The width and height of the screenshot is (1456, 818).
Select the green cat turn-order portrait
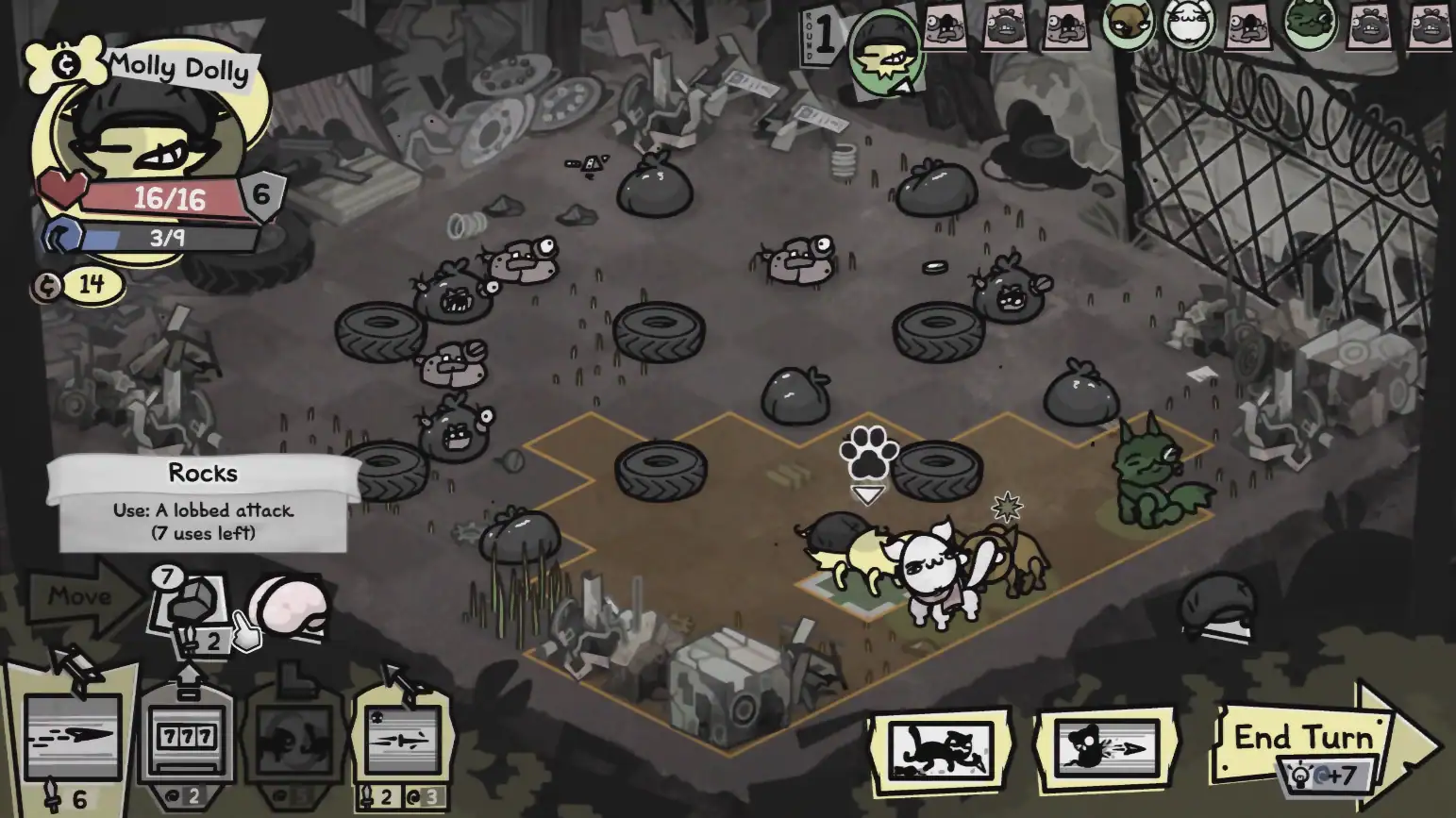point(1310,24)
